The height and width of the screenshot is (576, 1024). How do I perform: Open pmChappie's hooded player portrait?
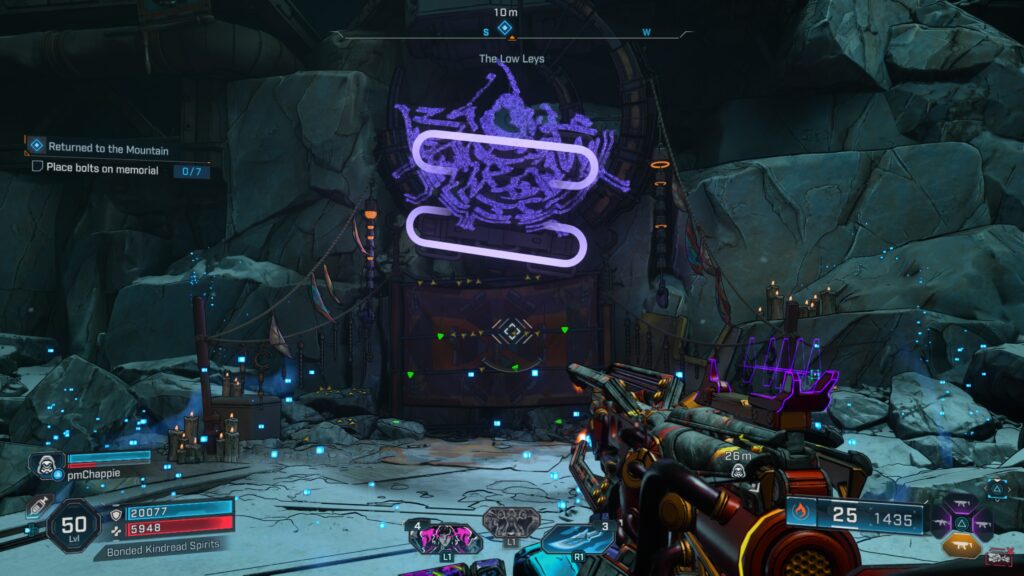pyautogui.click(x=45, y=466)
